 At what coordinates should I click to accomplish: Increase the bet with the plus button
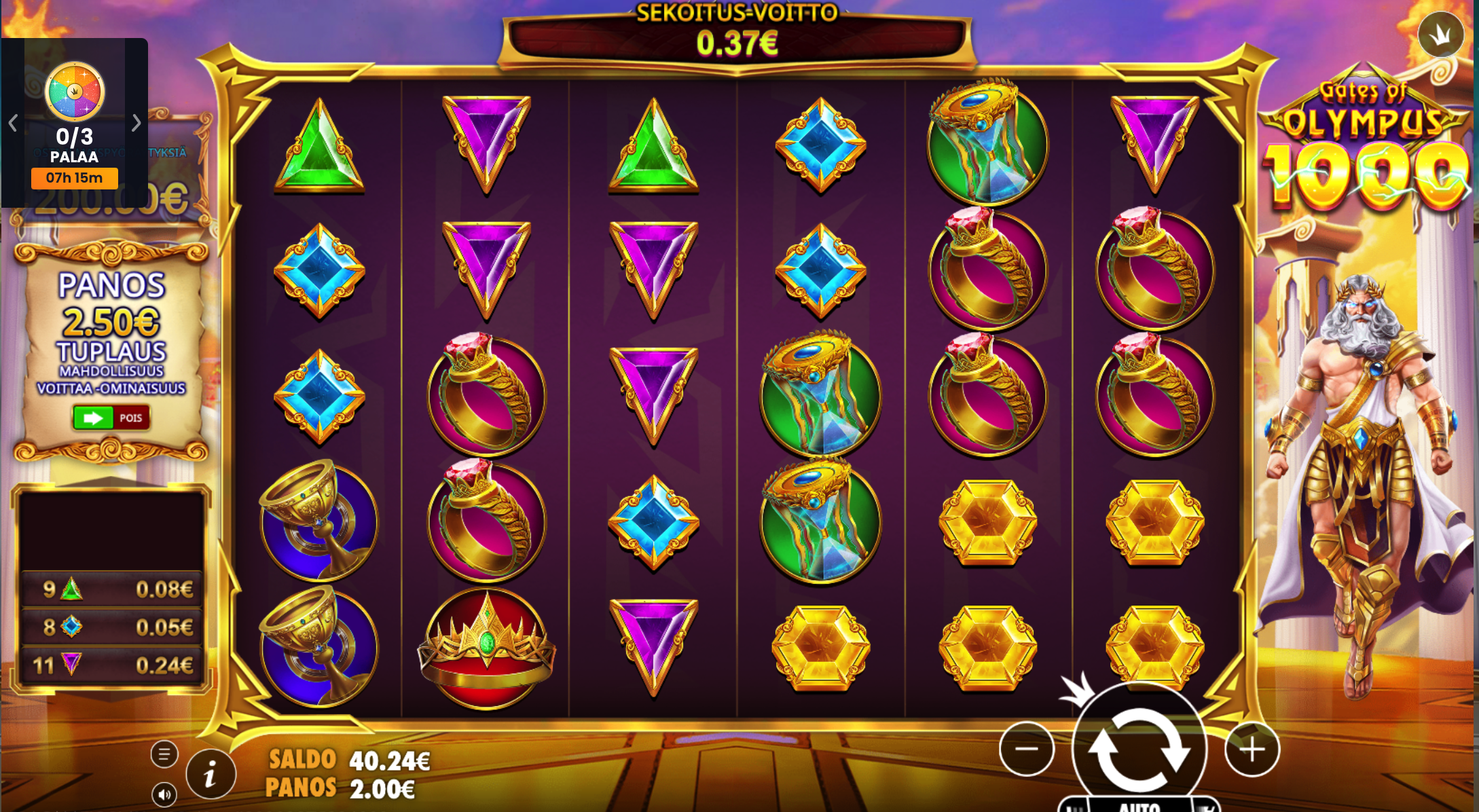tap(1252, 749)
